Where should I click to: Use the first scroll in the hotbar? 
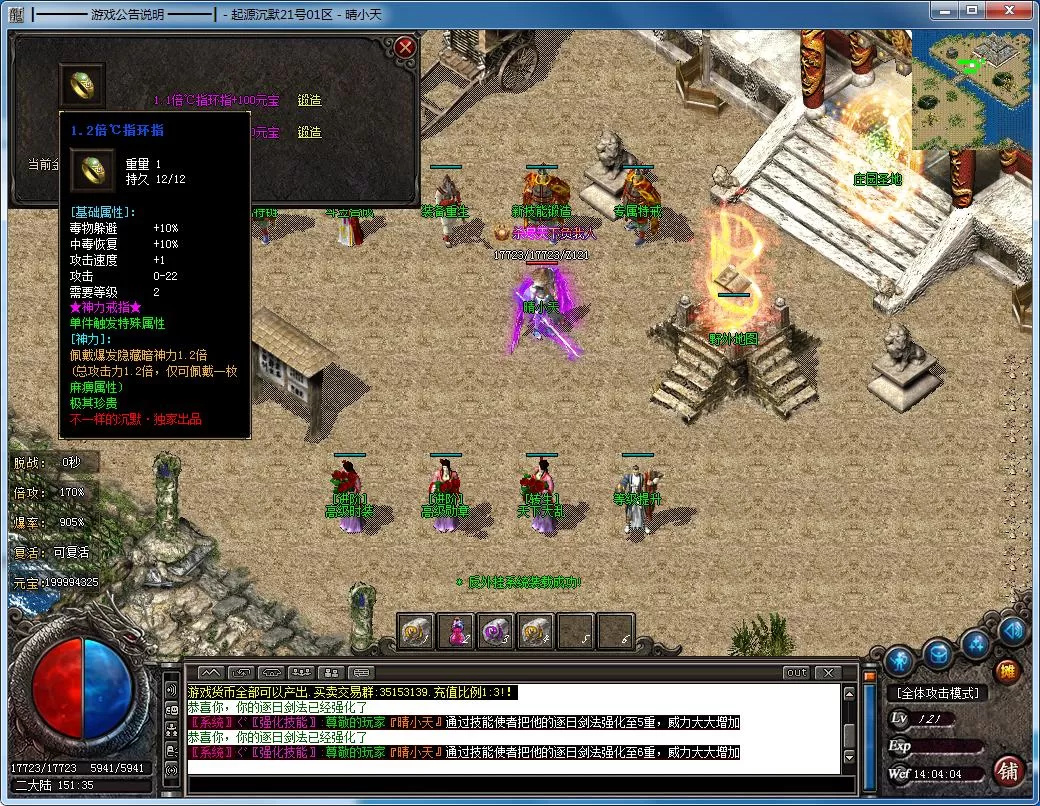coord(416,631)
